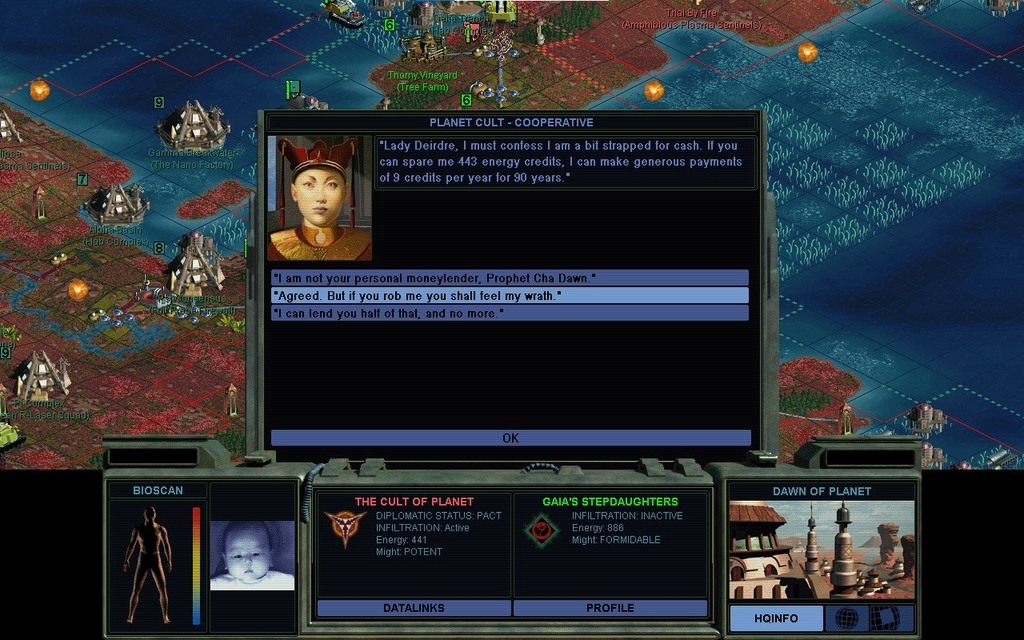This screenshot has width=1024, height=640.
Task: Confirm the dialogue with OK
Action: pos(510,438)
